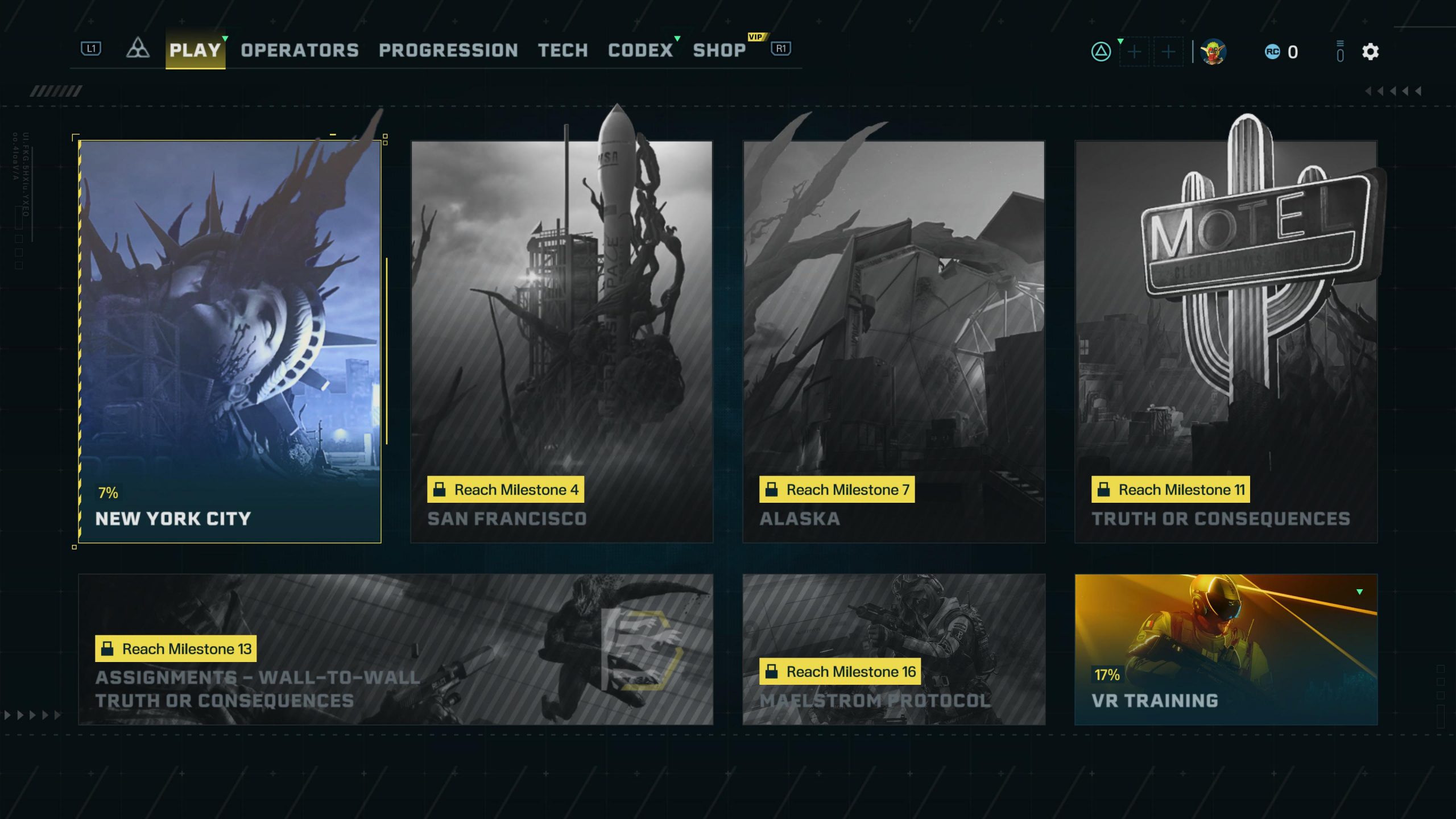
Task: Select the Tech tab
Action: (563, 50)
